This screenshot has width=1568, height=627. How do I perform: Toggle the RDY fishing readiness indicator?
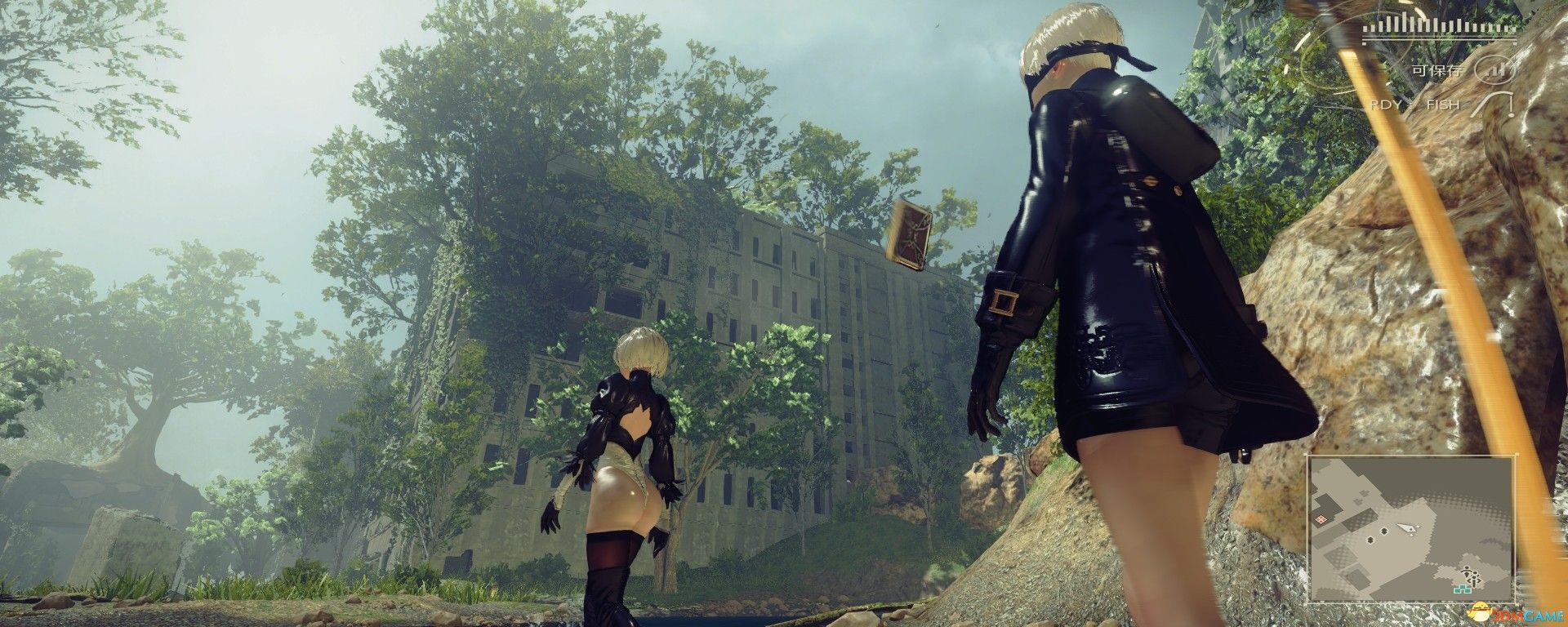(1387, 104)
